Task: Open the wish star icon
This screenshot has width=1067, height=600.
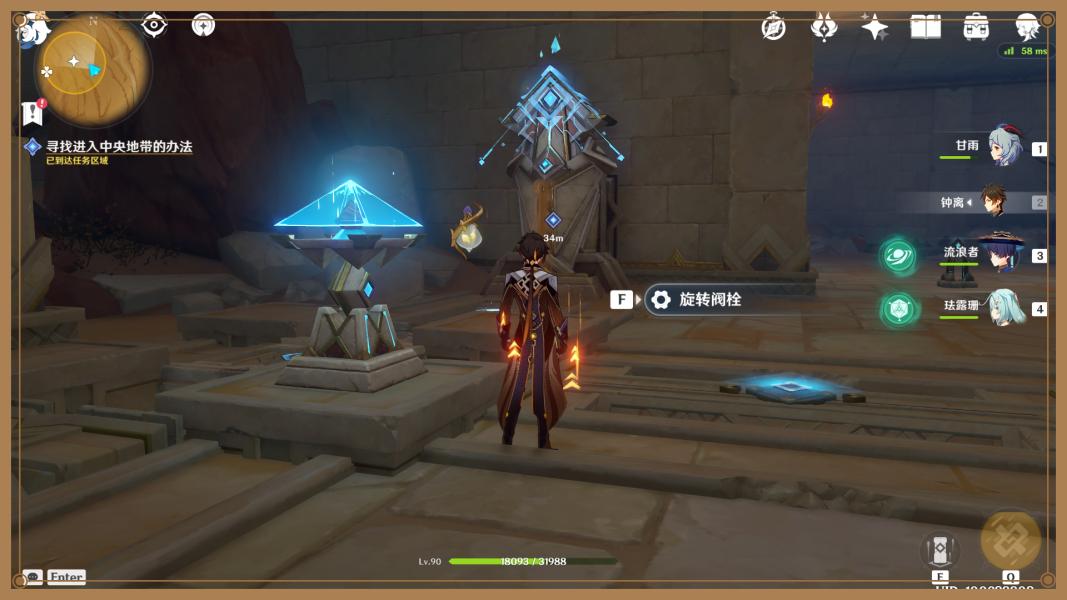Action: 875,27
